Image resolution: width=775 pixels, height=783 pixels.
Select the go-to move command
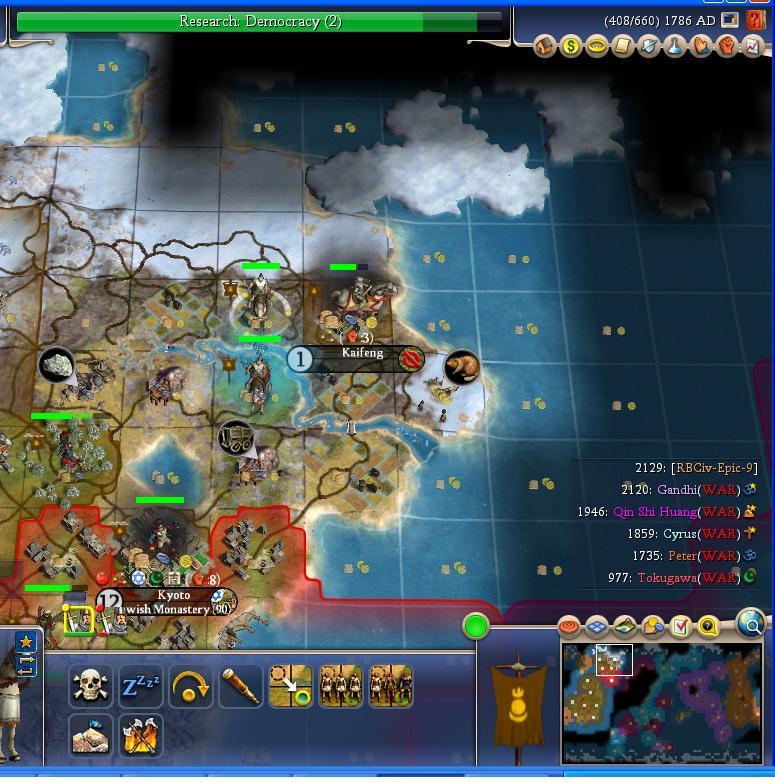pyautogui.click(x=291, y=687)
